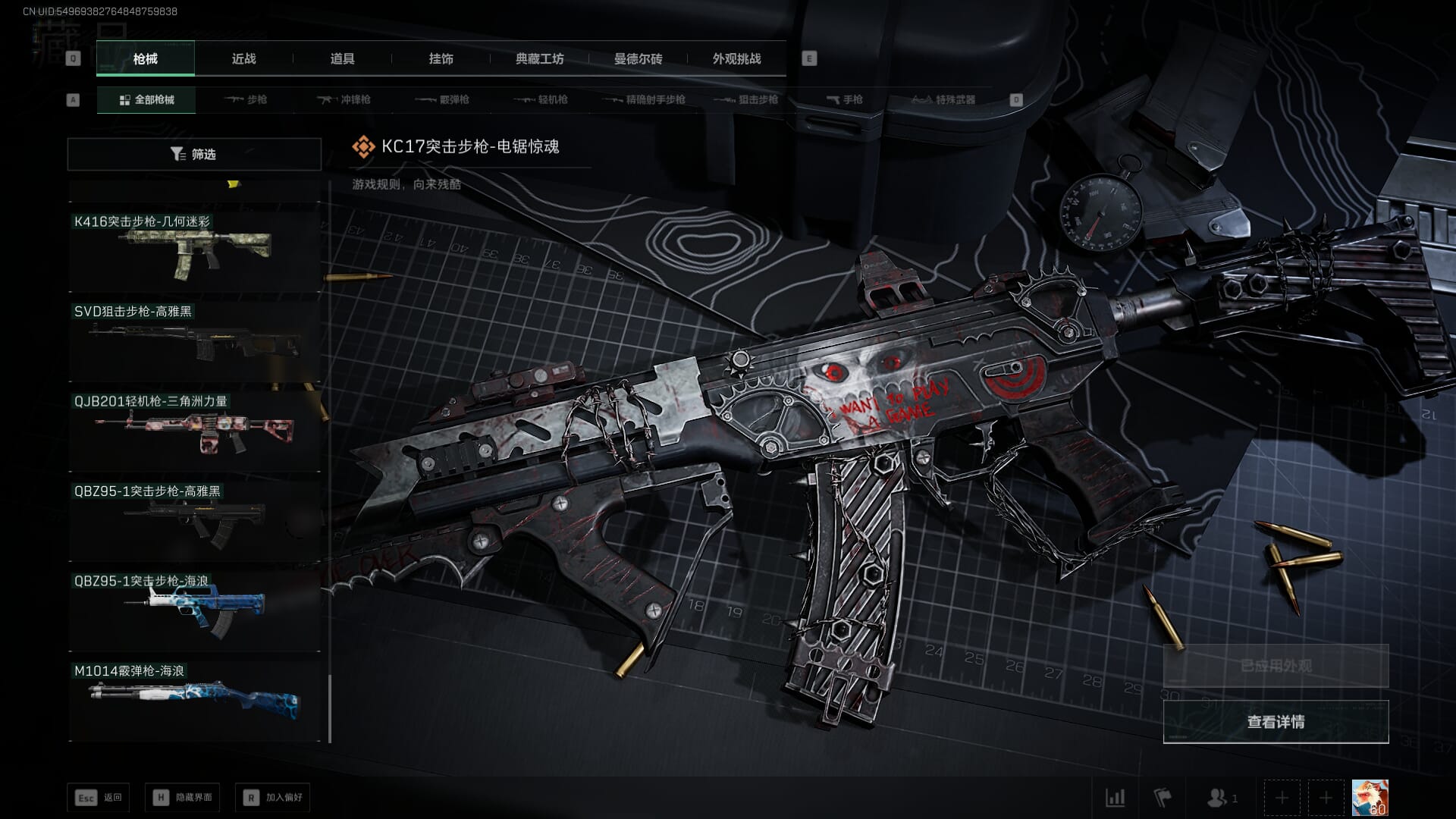Open the 曼德尔砖 tab
Image resolution: width=1456 pixels, height=819 pixels.
[638, 58]
